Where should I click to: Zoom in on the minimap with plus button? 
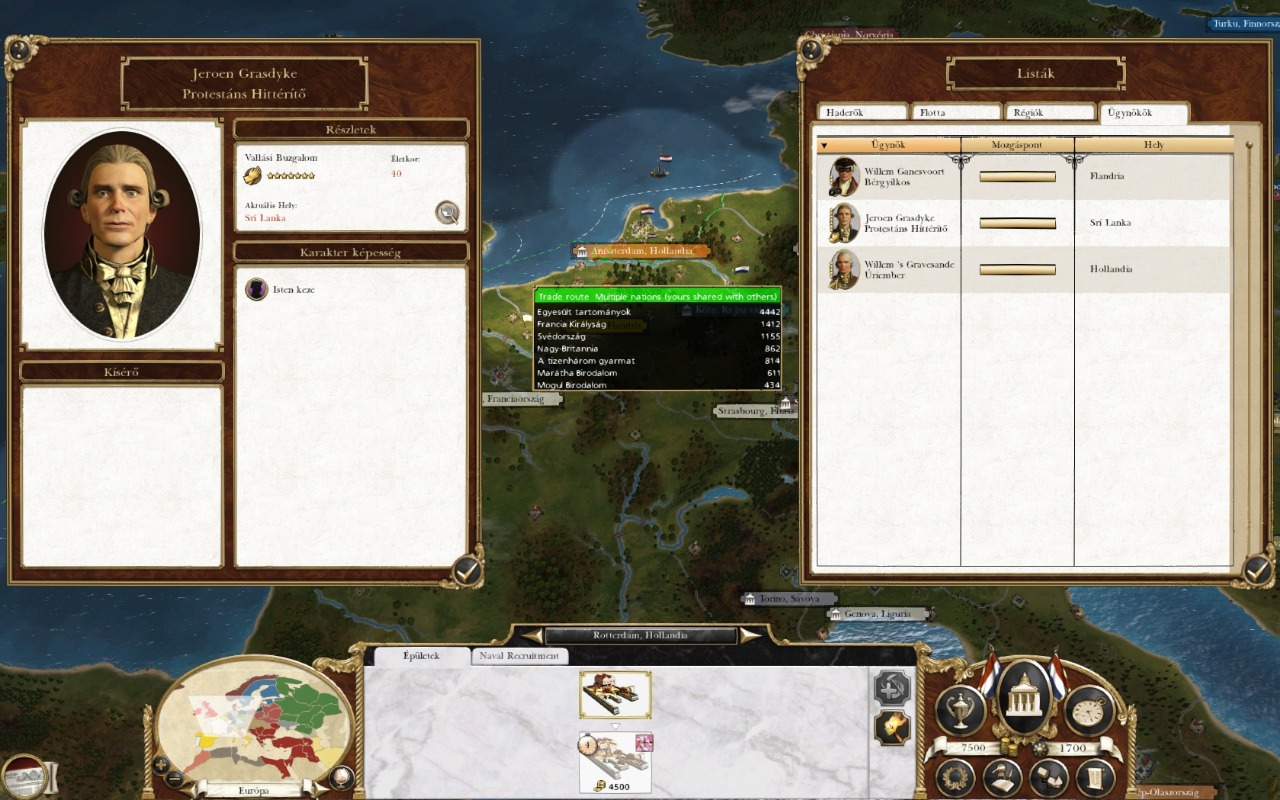tap(161, 764)
